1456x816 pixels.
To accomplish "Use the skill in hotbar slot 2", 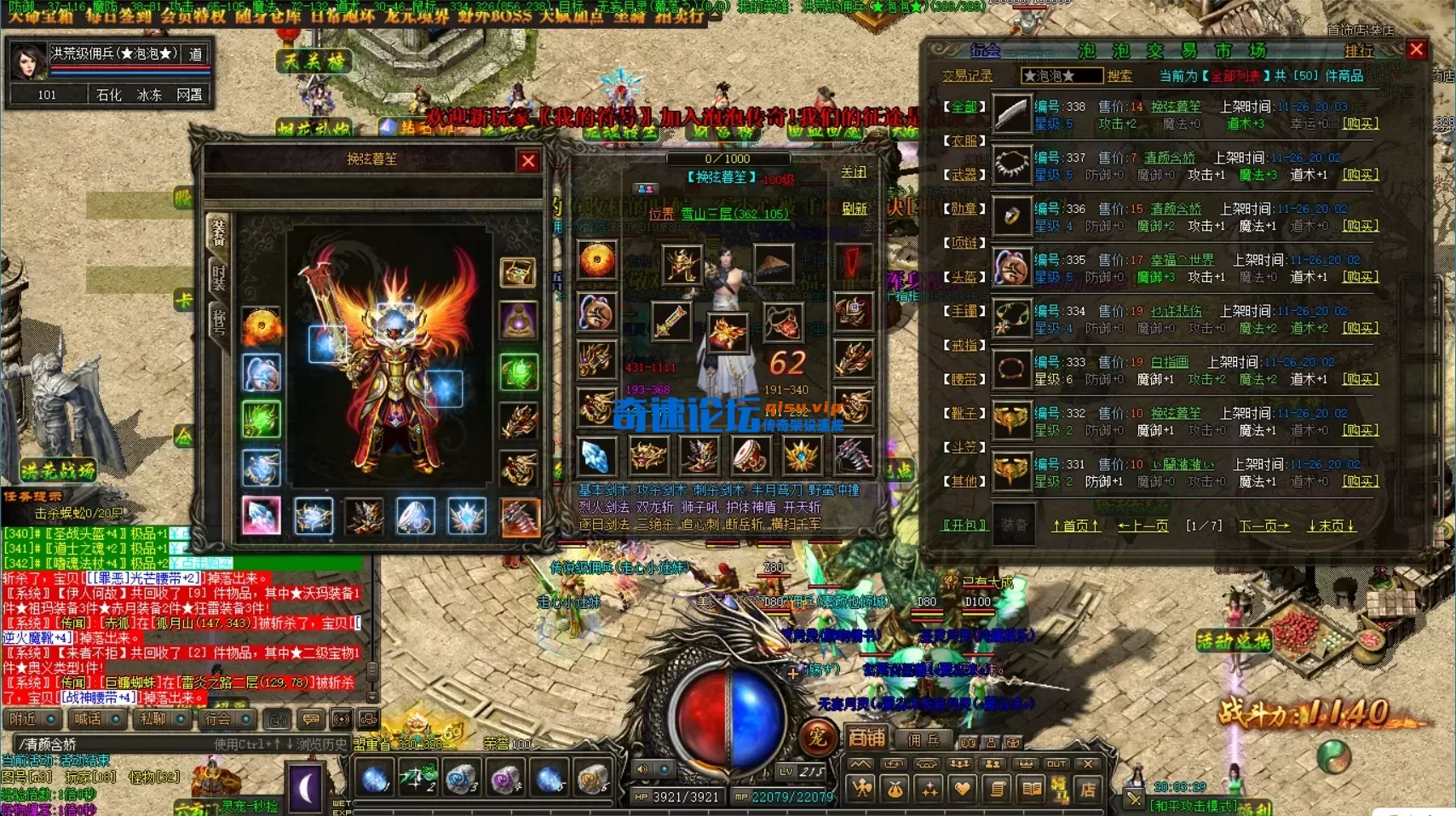I will (x=417, y=779).
